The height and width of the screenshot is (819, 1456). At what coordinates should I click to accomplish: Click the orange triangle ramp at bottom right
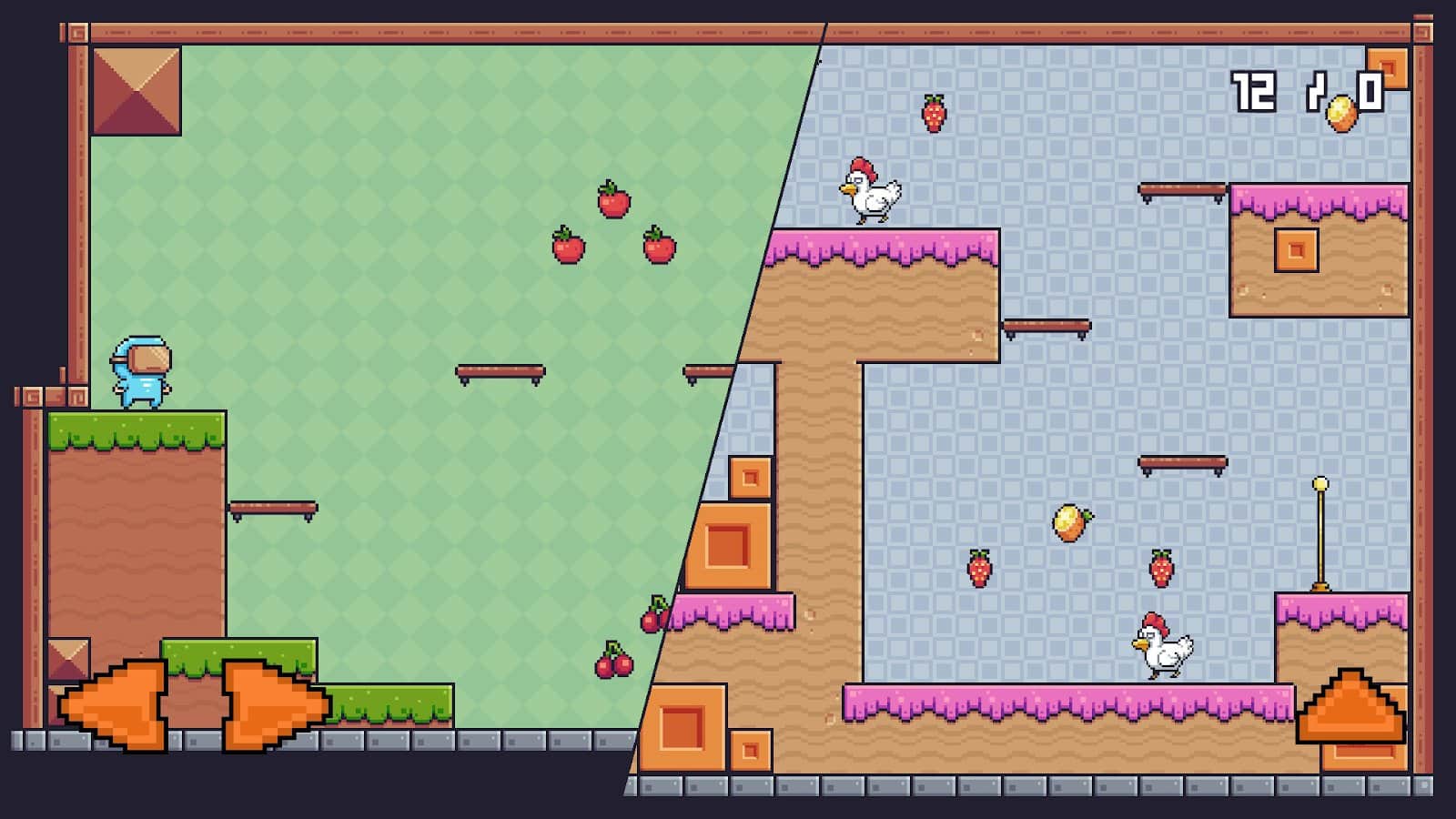tap(1350, 705)
